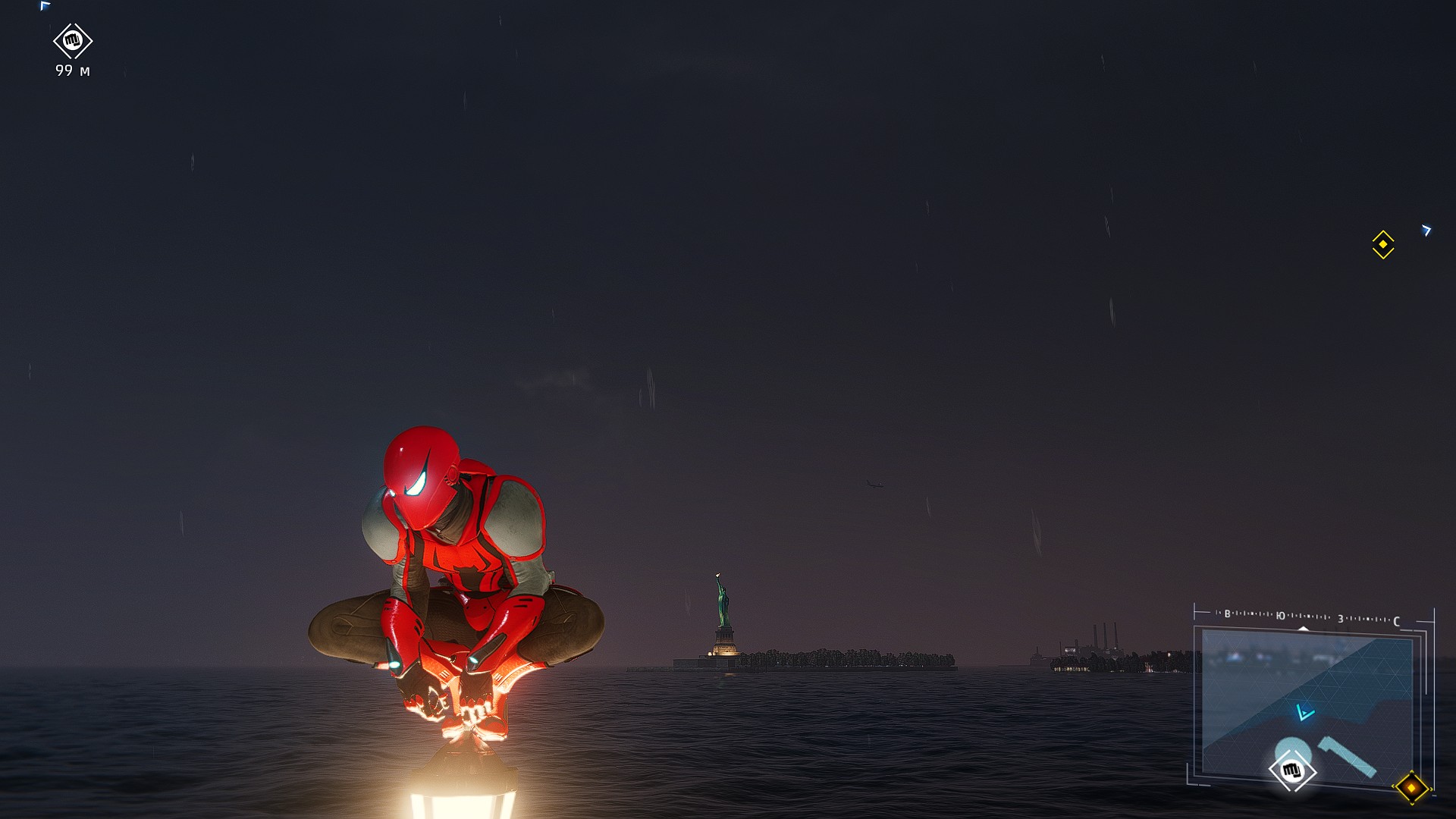The width and height of the screenshot is (1456, 819).
Task: Select the blue player arrow on the minimap
Action: 1304,712
